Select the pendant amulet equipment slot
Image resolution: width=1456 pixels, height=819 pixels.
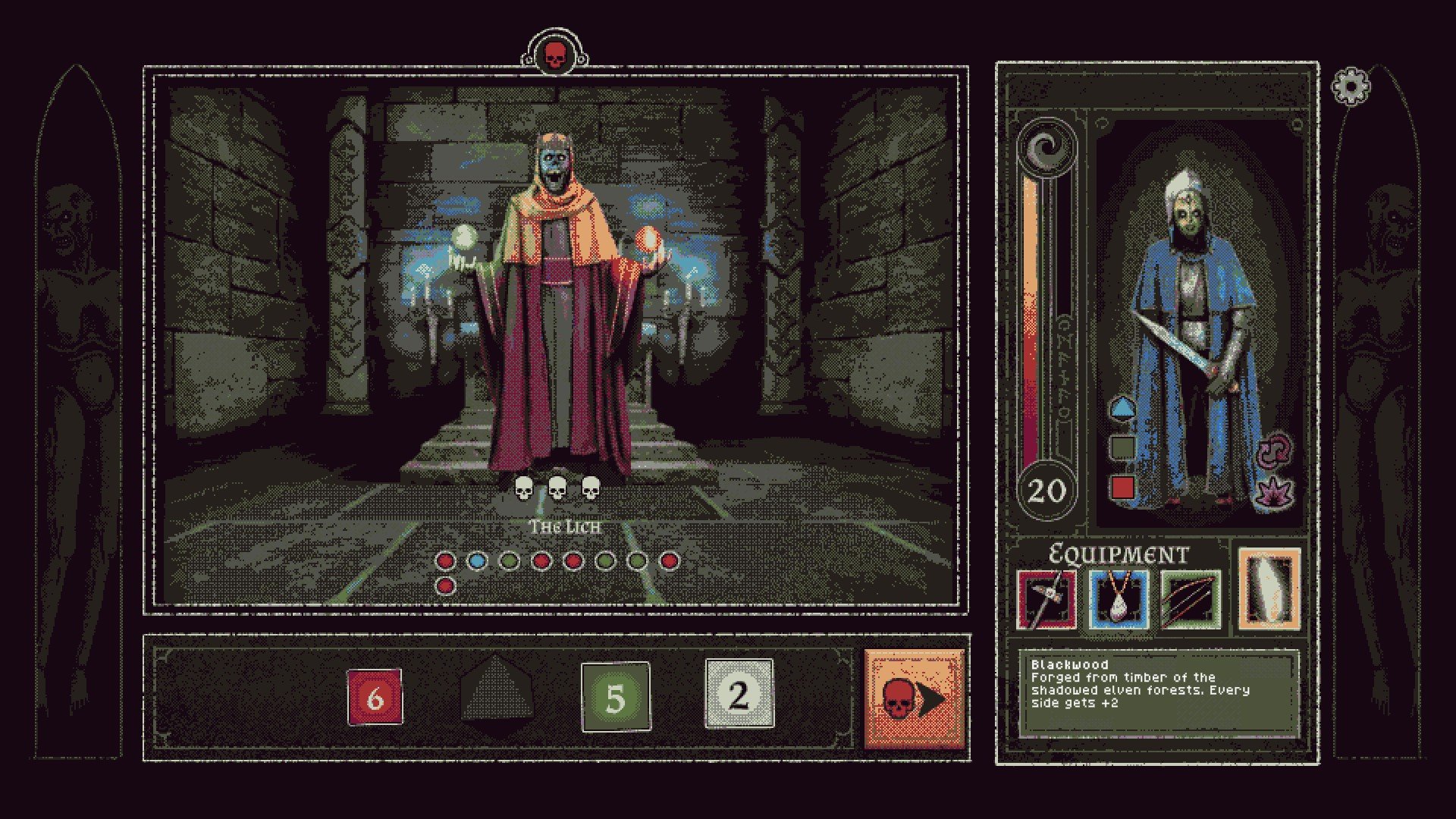(1119, 600)
